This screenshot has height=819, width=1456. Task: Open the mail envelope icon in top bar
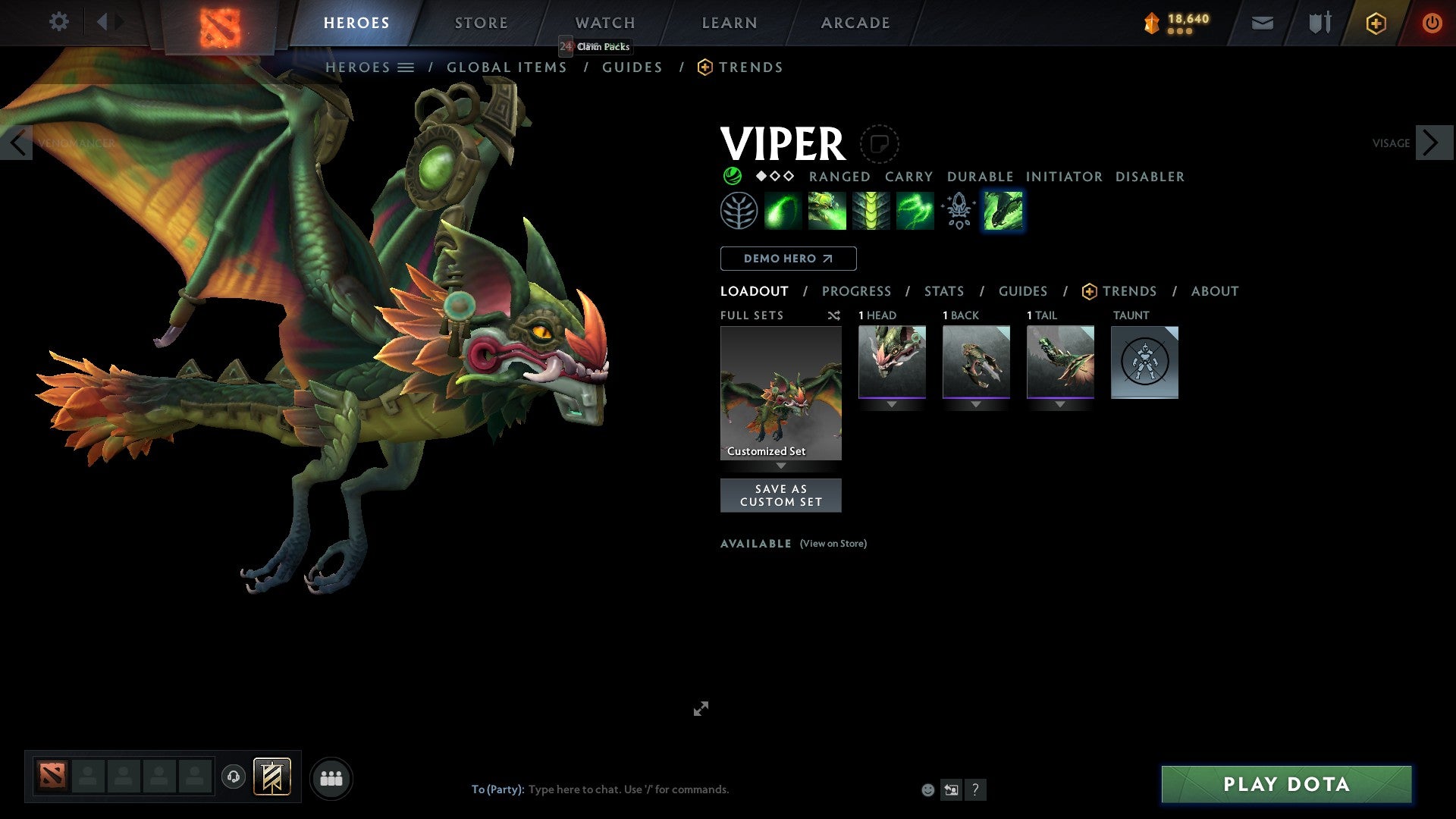tap(1262, 23)
